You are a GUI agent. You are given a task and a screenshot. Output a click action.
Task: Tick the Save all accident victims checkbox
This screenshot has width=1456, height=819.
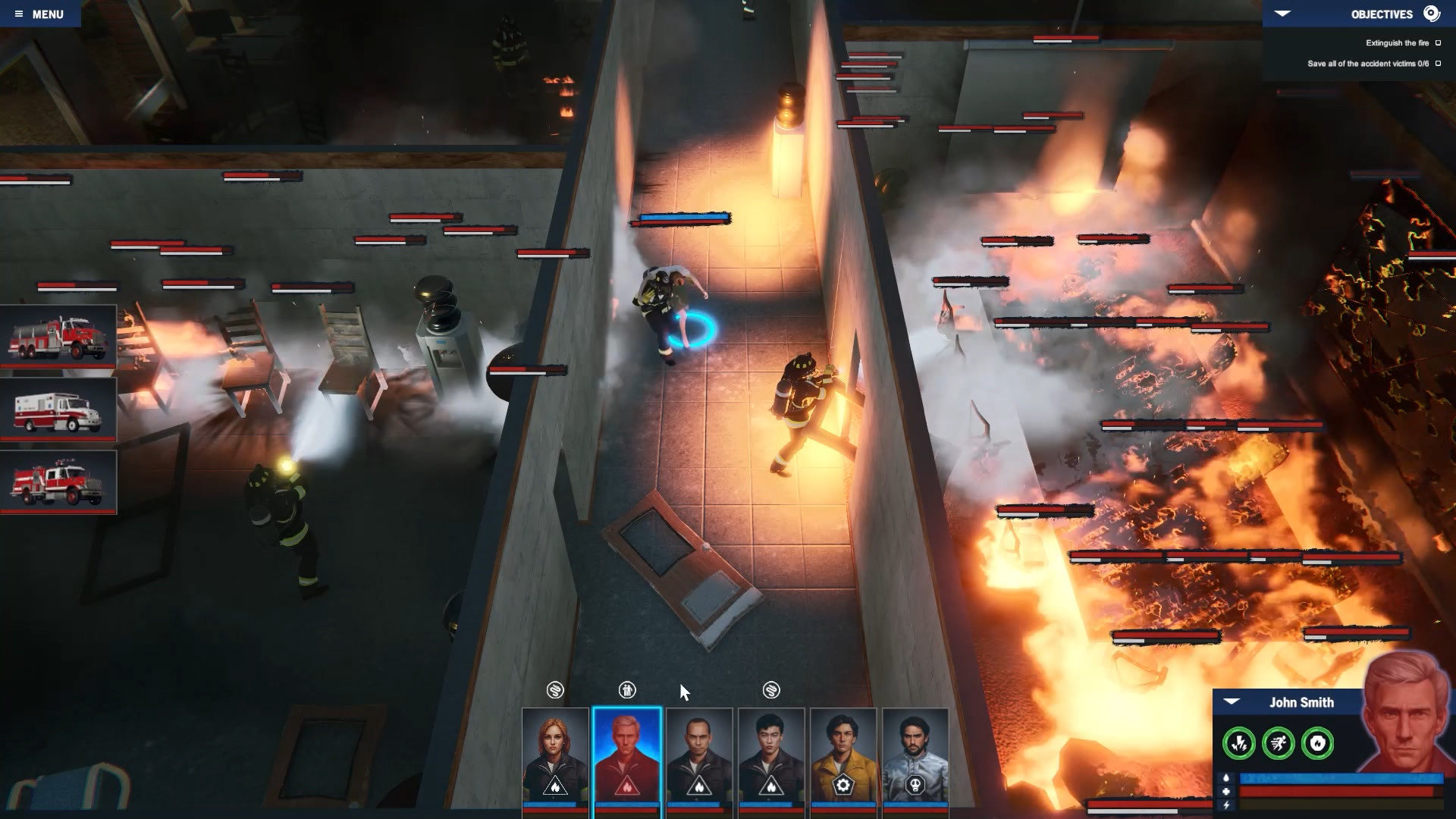1438,64
